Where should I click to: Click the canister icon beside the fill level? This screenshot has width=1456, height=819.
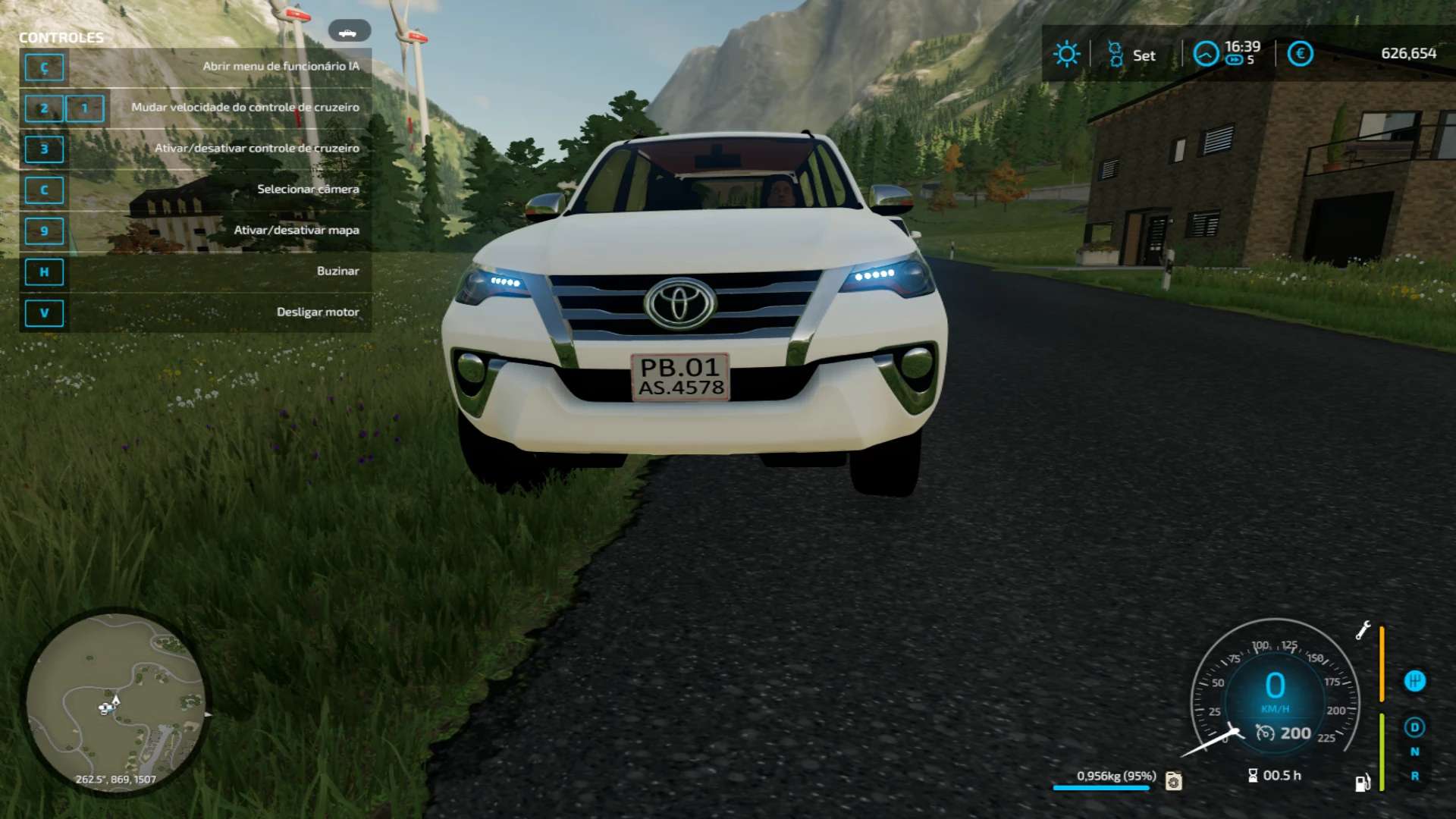[1173, 780]
